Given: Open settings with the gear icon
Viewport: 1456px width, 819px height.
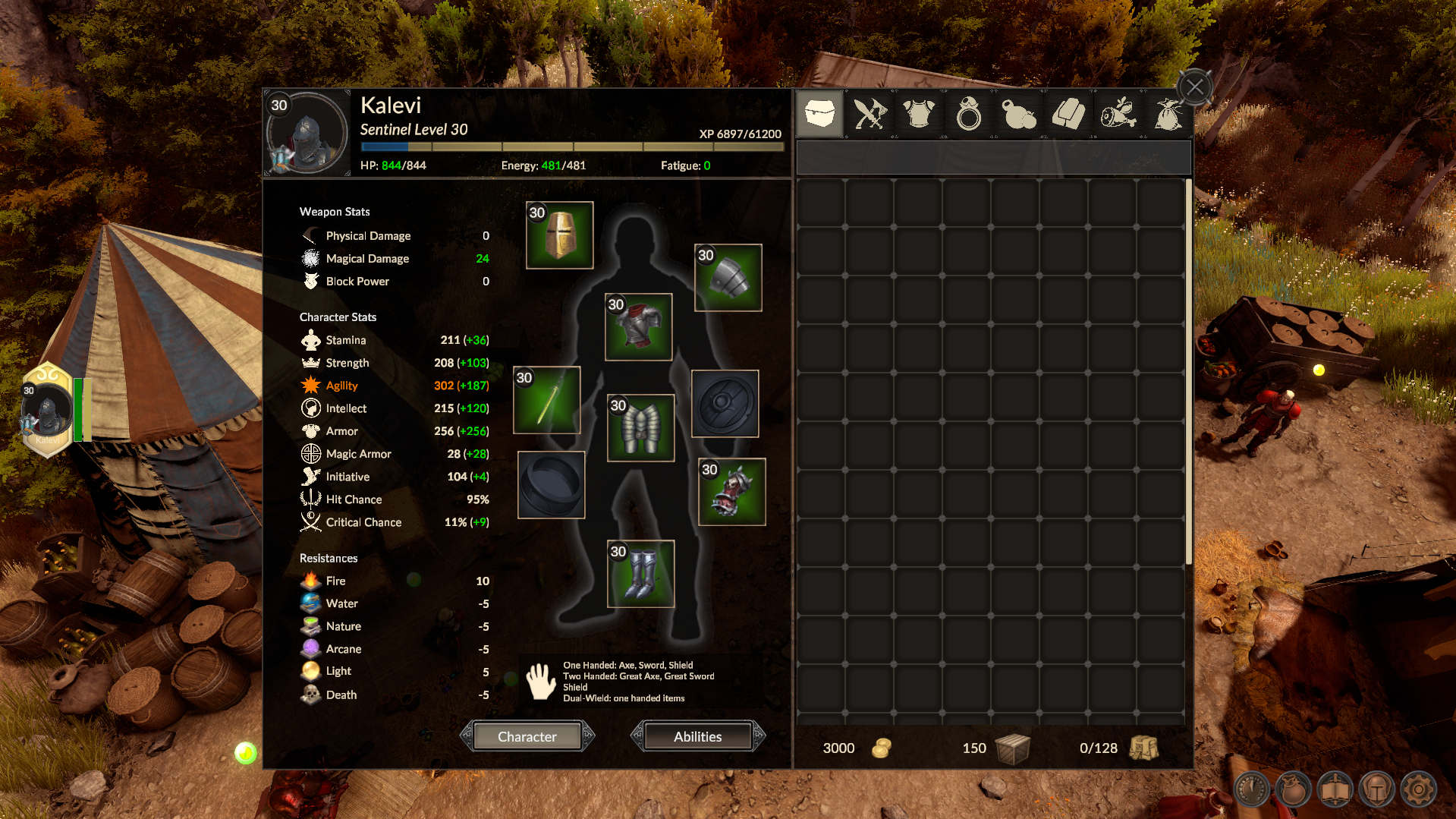Looking at the screenshot, I should (1418, 789).
